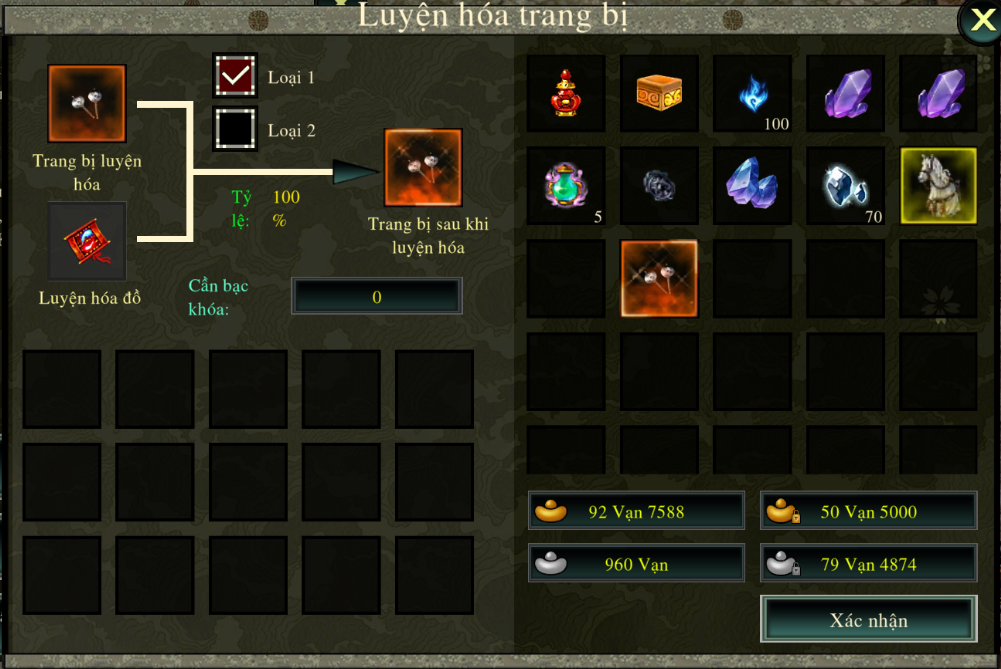Pick the orange treasure chest item
Image resolution: width=1001 pixels, height=669 pixels.
click(659, 93)
